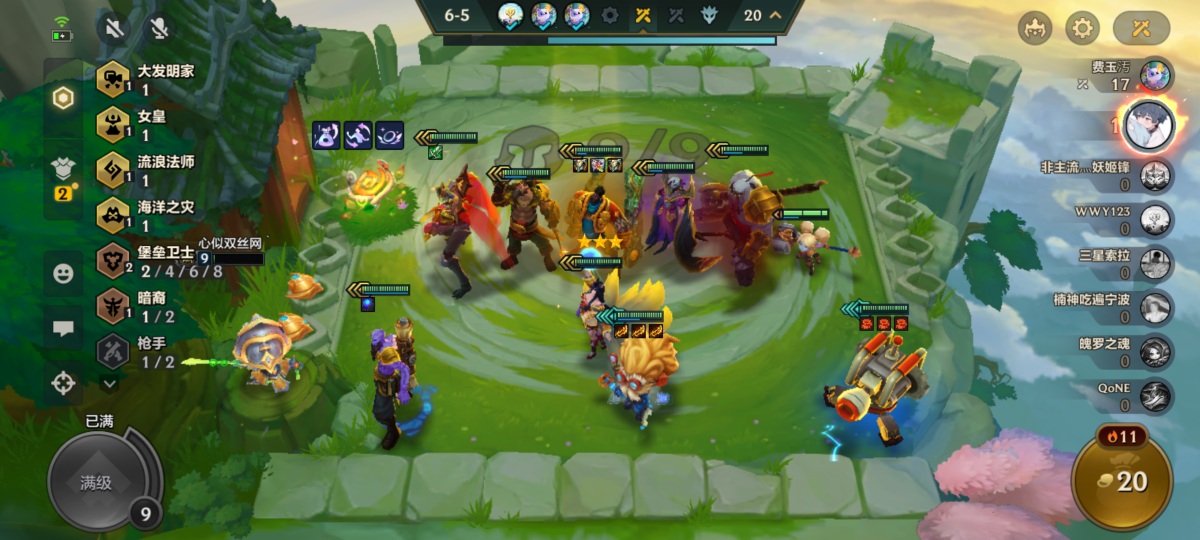View player WWY123's board
This screenshot has height=540, width=1200.
[x=1156, y=218]
